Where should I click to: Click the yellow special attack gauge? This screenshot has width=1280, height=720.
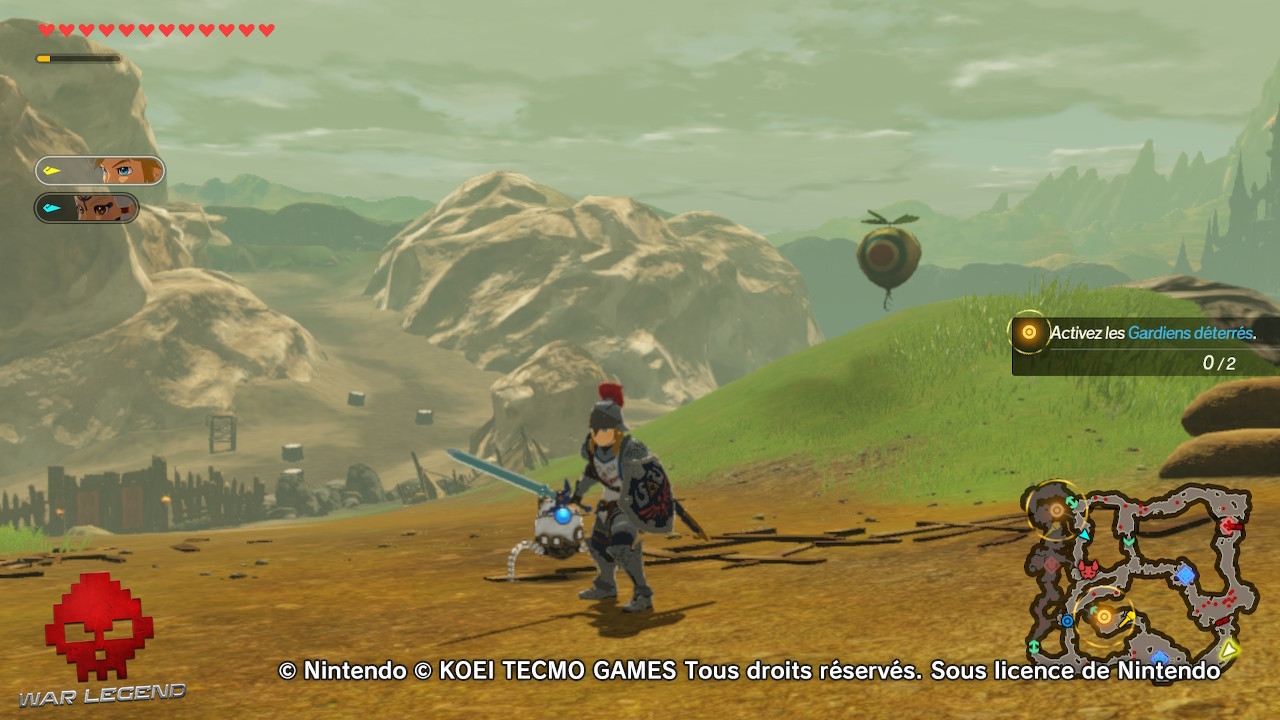click(x=80, y=58)
